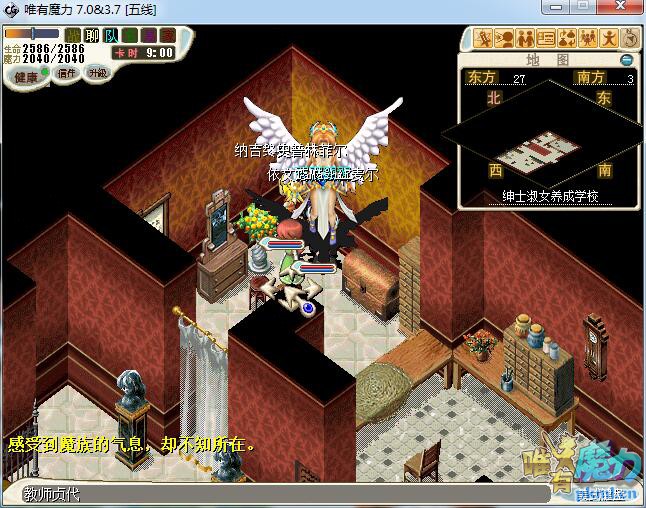Viewport: 646px width, 508px height.
Task: Select the stick figure pose action icon
Action: coord(608,39)
